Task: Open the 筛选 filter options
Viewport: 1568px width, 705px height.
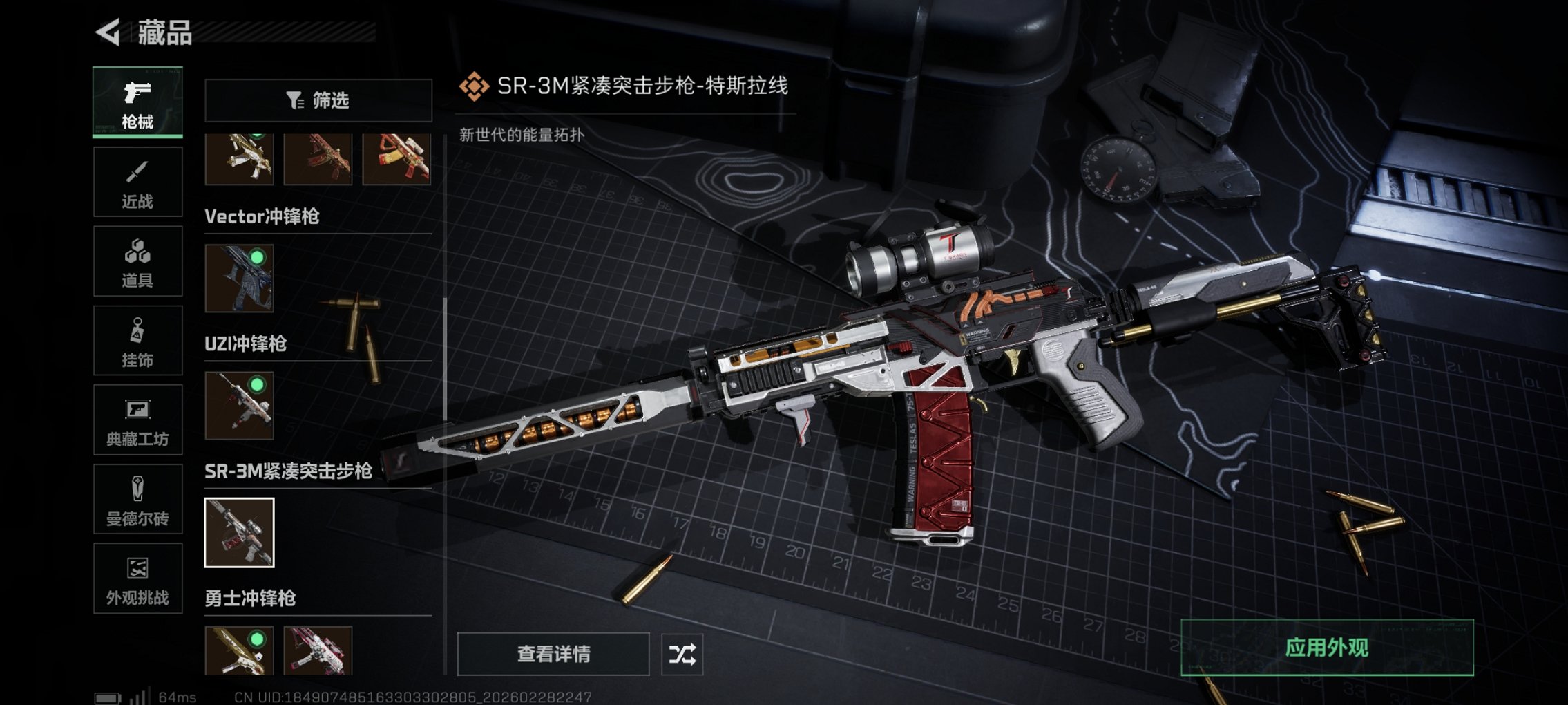Action: pyautogui.click(x=318, y=101)
